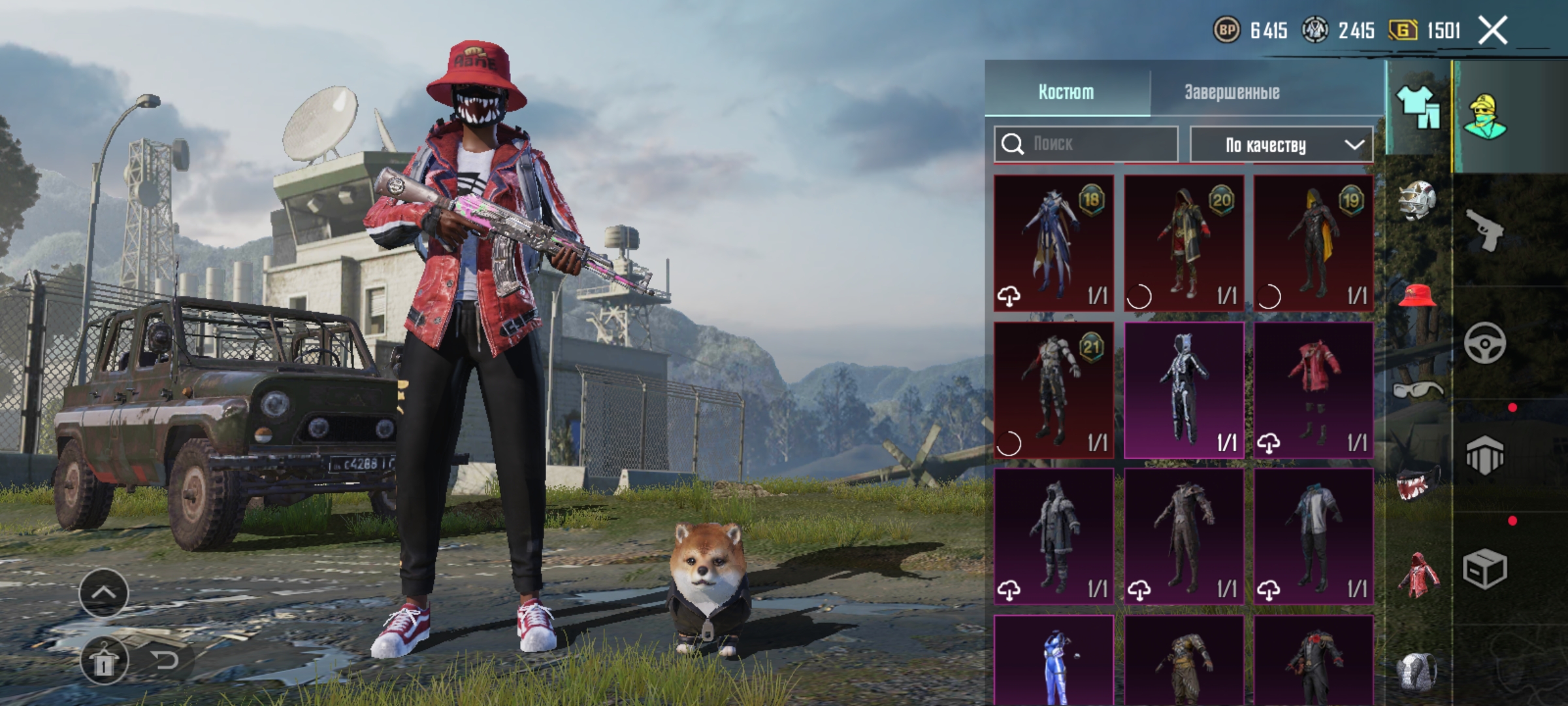Select the level 19 yellow-caped costume
This screenshot has width=1568, height=706.
pyautogui.click(x=1313, y=243)
